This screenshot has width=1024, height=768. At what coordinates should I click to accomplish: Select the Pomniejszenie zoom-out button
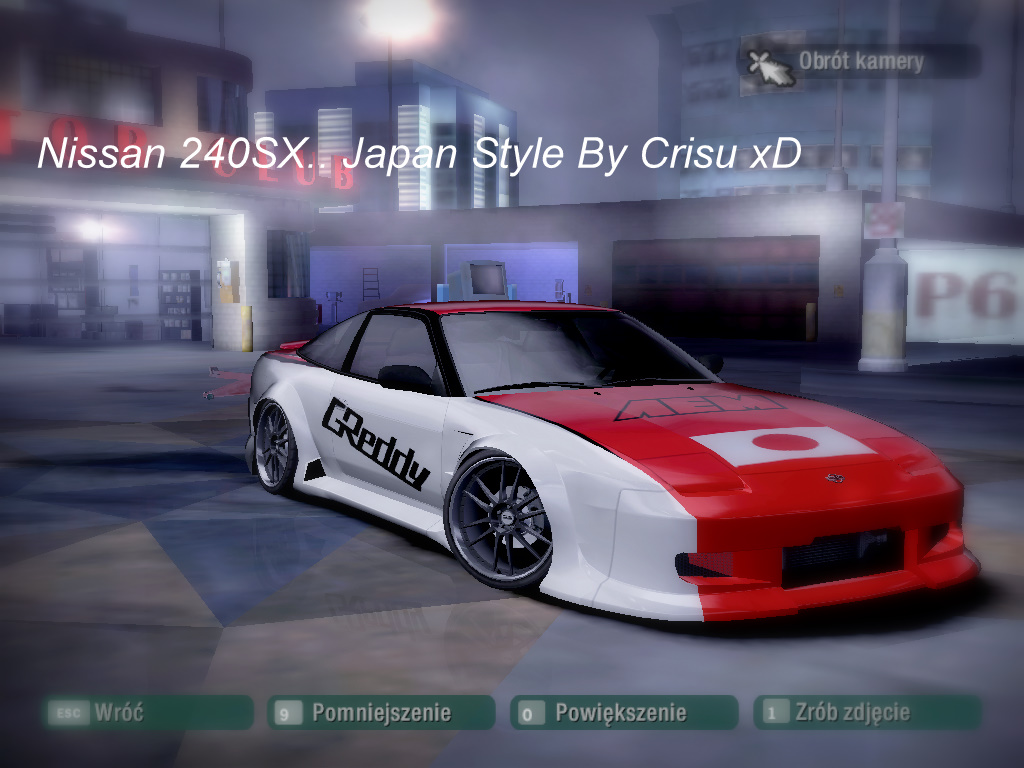tap(381, 713)
